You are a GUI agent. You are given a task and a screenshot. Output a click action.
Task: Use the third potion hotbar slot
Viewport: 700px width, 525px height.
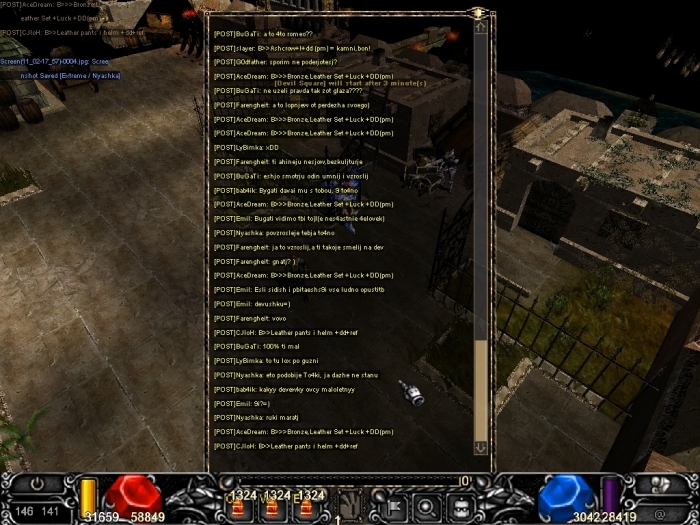click(x=301, y=507)
